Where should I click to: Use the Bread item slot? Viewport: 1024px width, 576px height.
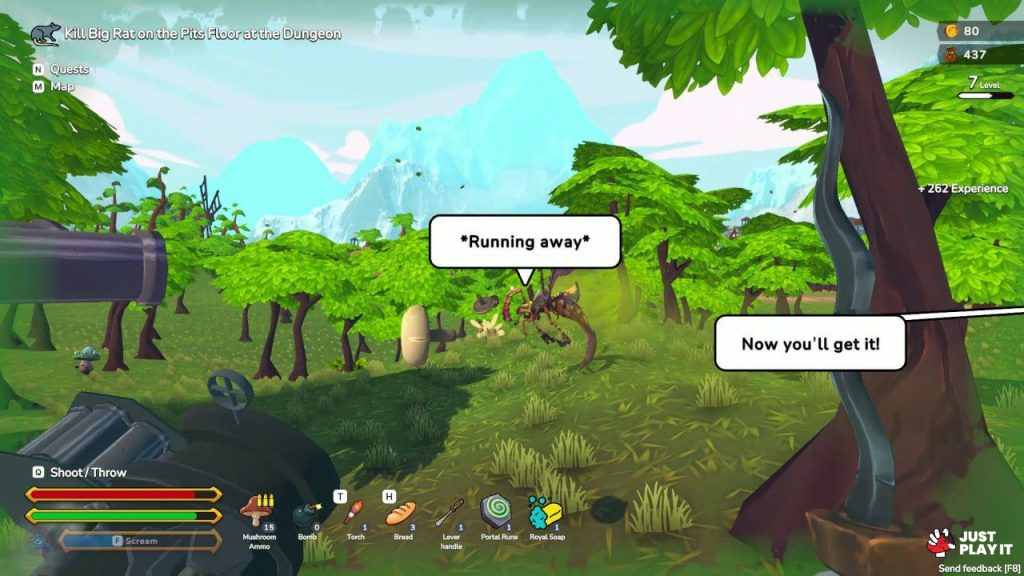(400, 514)
